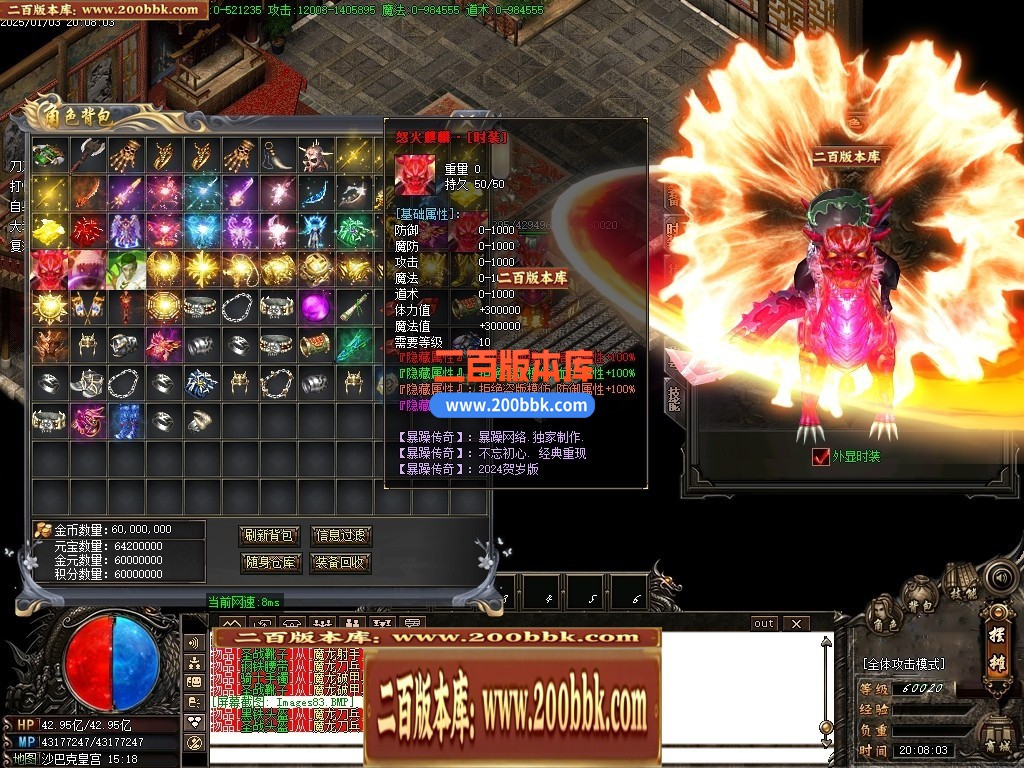The width and height of the screenshot is (1024, 768).
Task: Select the red demon mask item
Action: [49, 268]
